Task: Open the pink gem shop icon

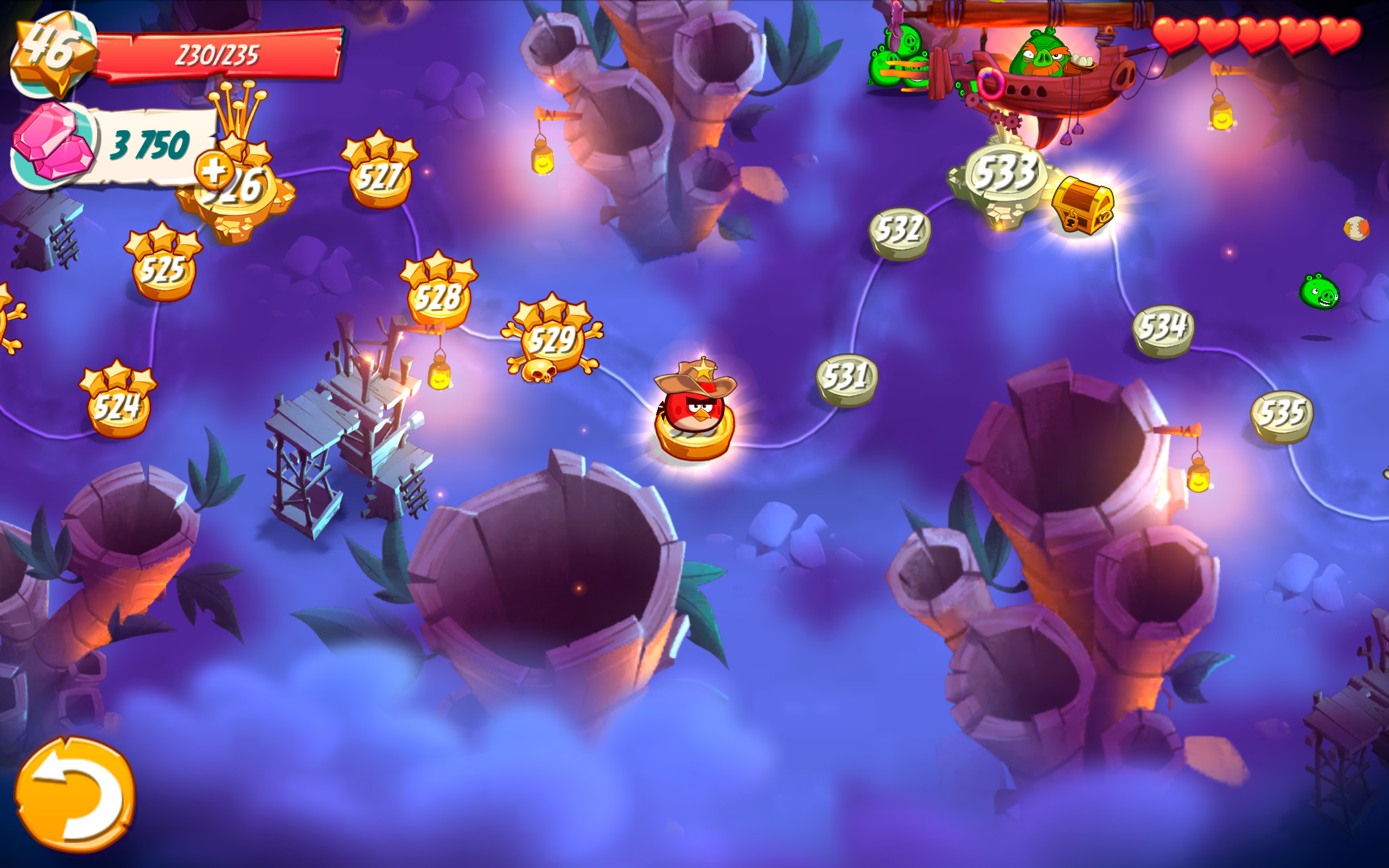Action: coord(53,142)
